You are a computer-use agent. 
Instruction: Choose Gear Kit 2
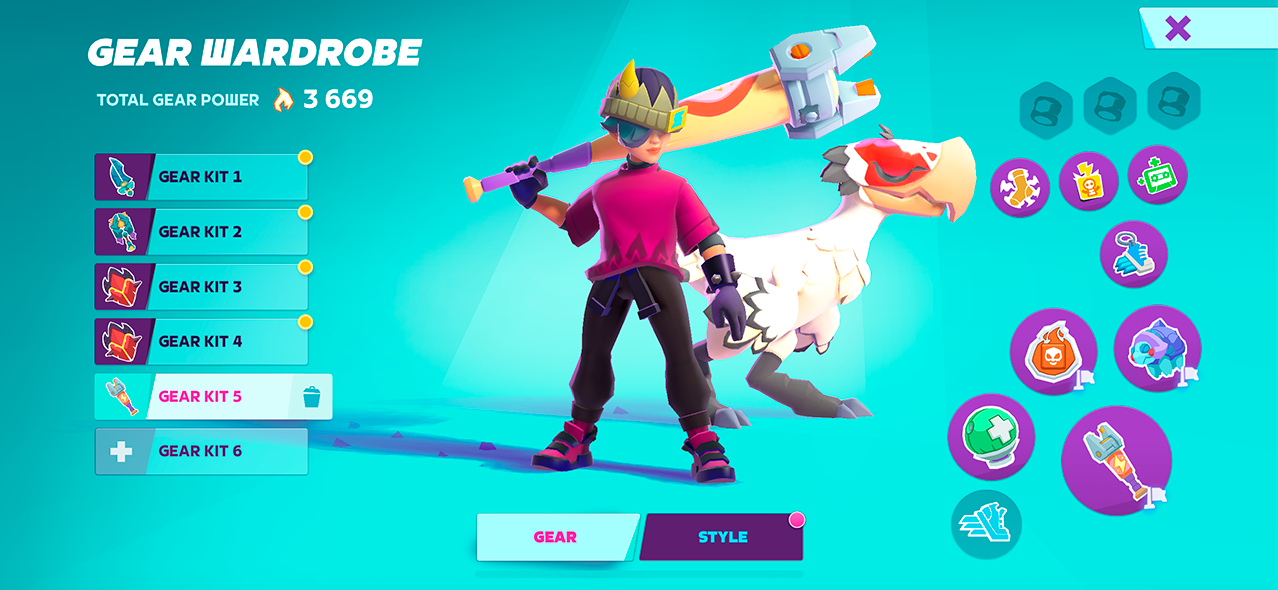point(201,232)
